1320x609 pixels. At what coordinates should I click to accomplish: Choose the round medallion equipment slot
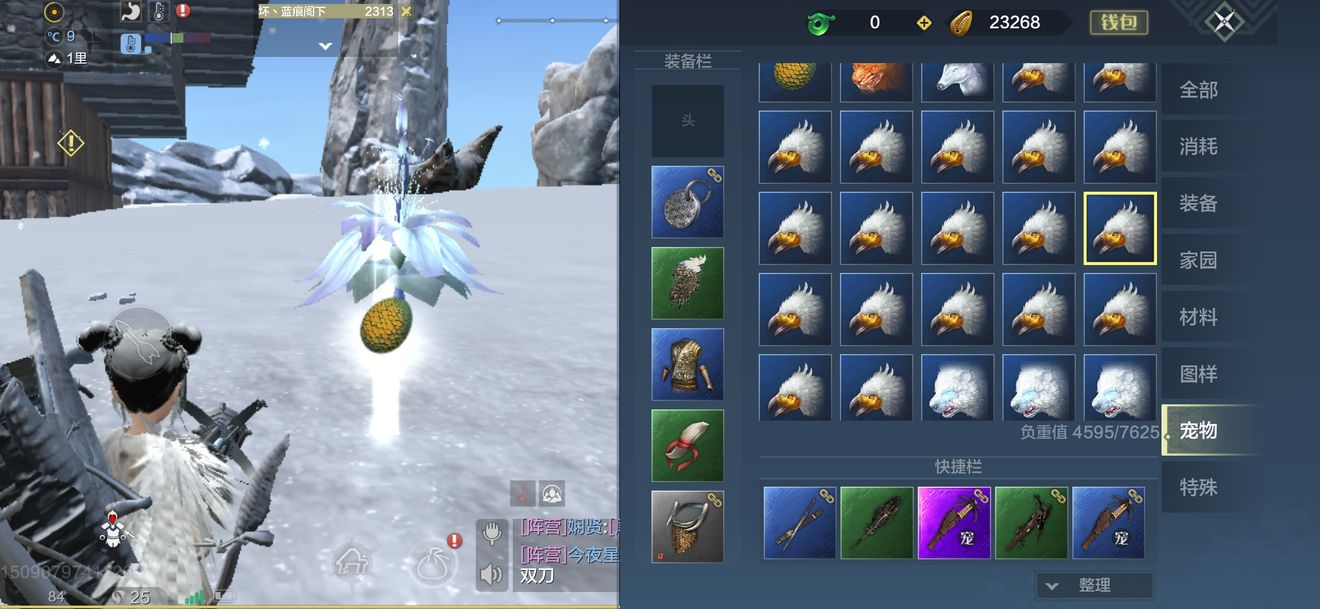(688, 202)
